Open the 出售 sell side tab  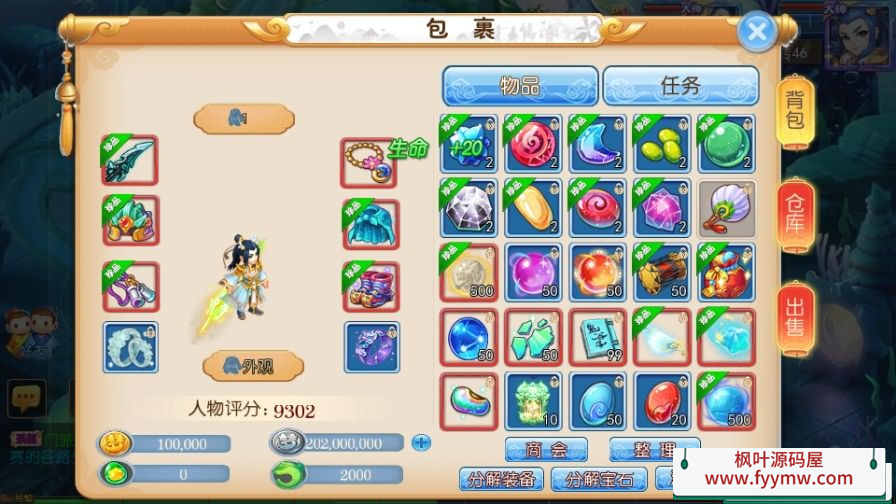click(x=795, y=318)
